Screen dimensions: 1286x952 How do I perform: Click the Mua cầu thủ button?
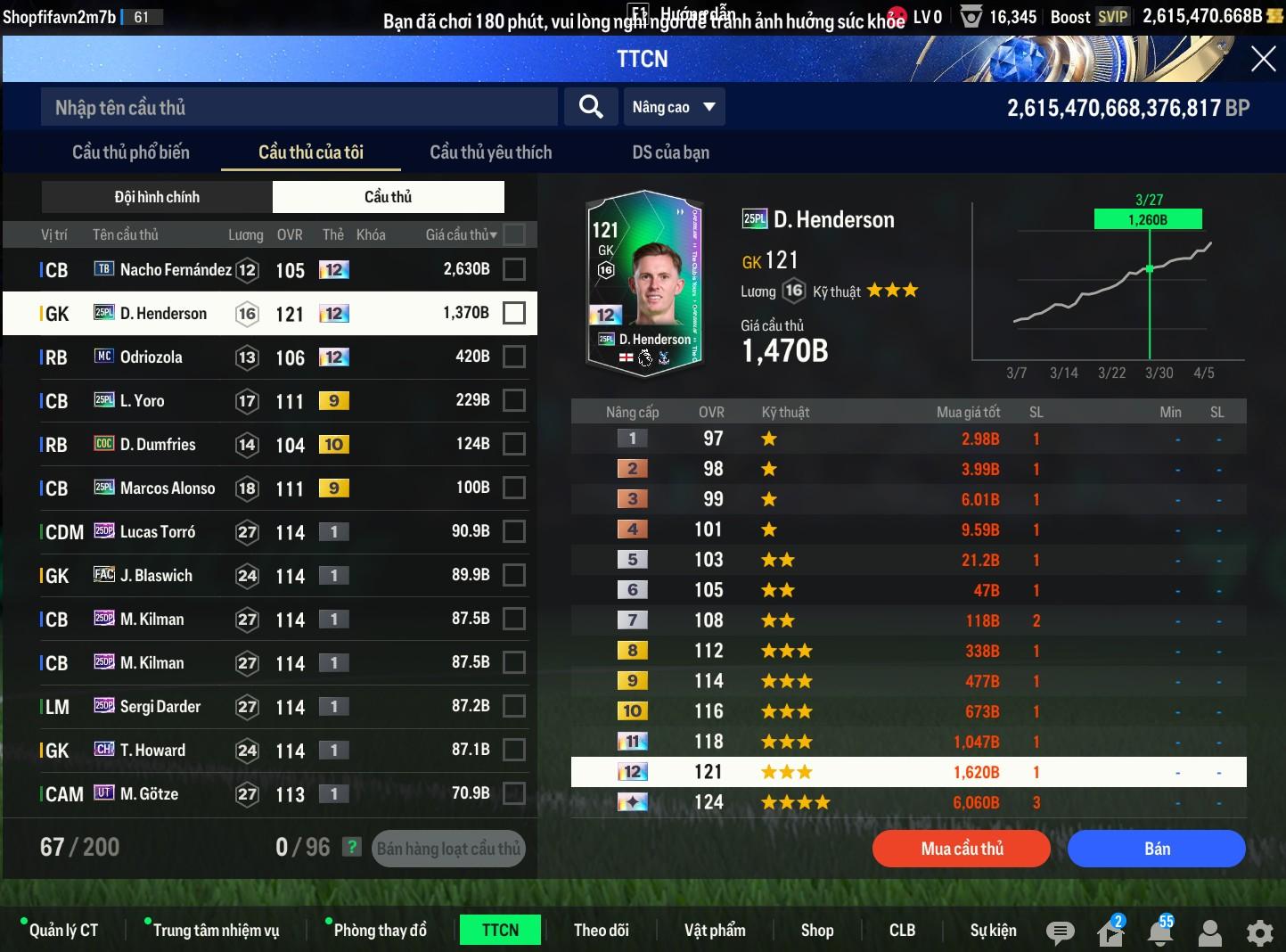coord(962,849)
